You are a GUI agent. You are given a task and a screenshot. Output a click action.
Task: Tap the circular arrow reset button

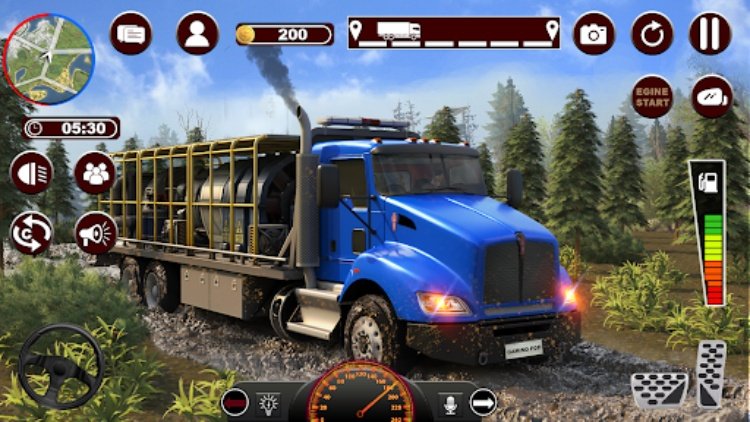(652, 34)
